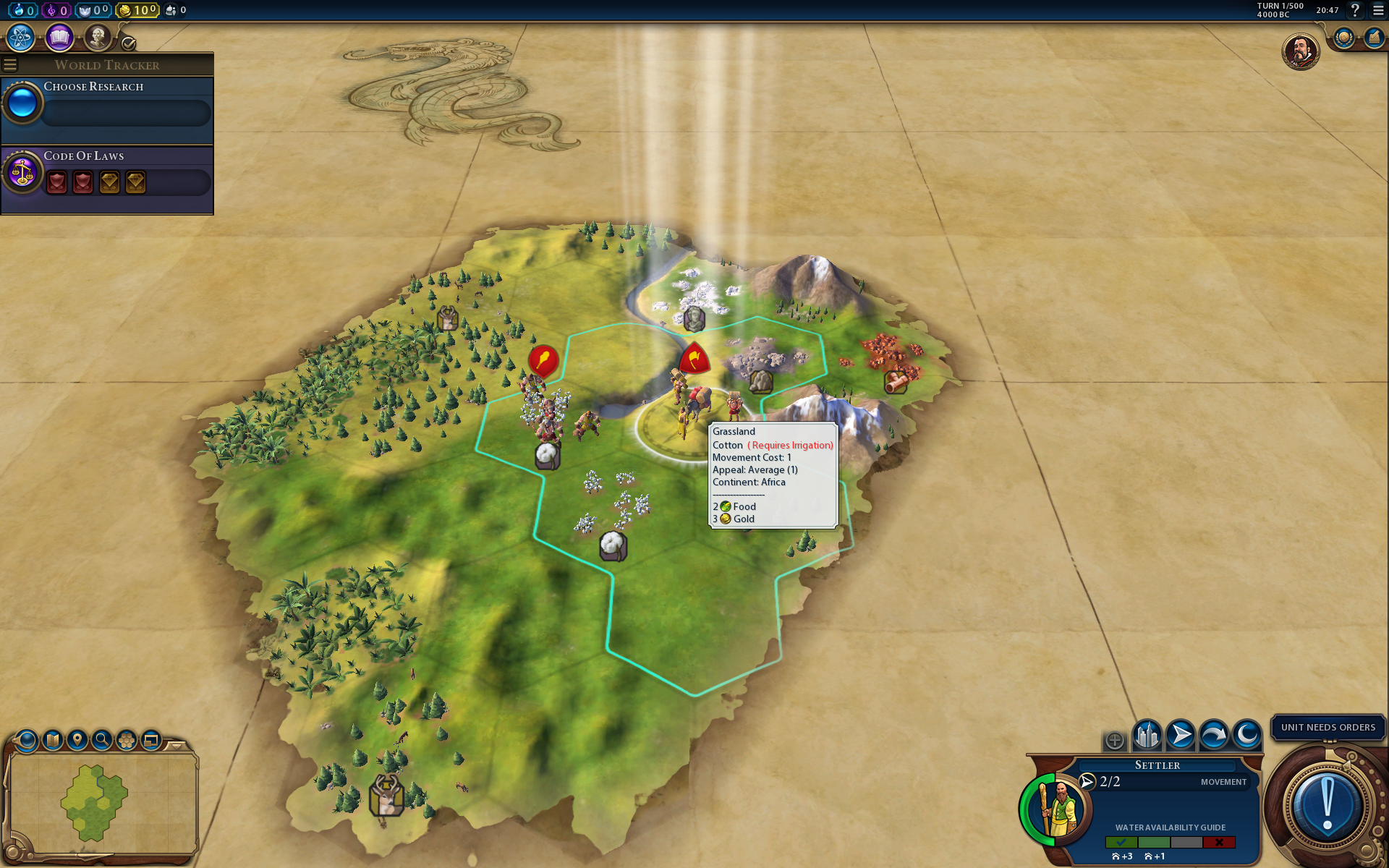
Task: Click the Choose Research panel
Action: [x=109, y=105]
